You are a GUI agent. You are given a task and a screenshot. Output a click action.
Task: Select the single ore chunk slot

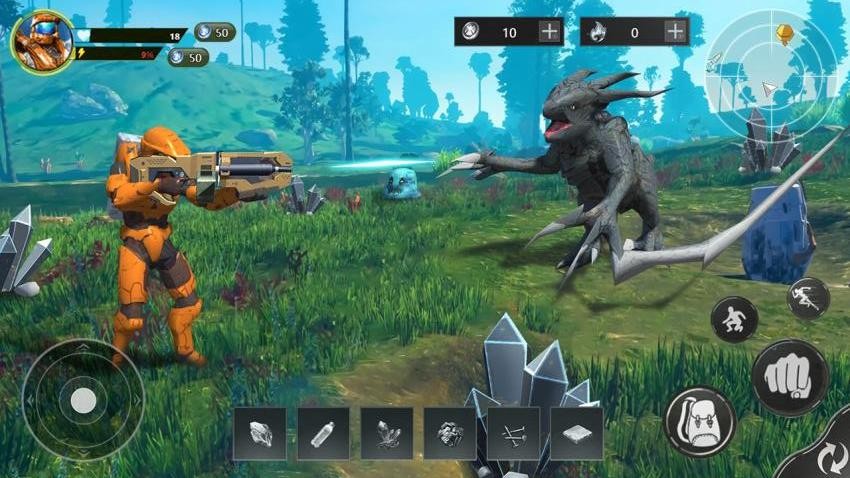(x=259, y=433)
